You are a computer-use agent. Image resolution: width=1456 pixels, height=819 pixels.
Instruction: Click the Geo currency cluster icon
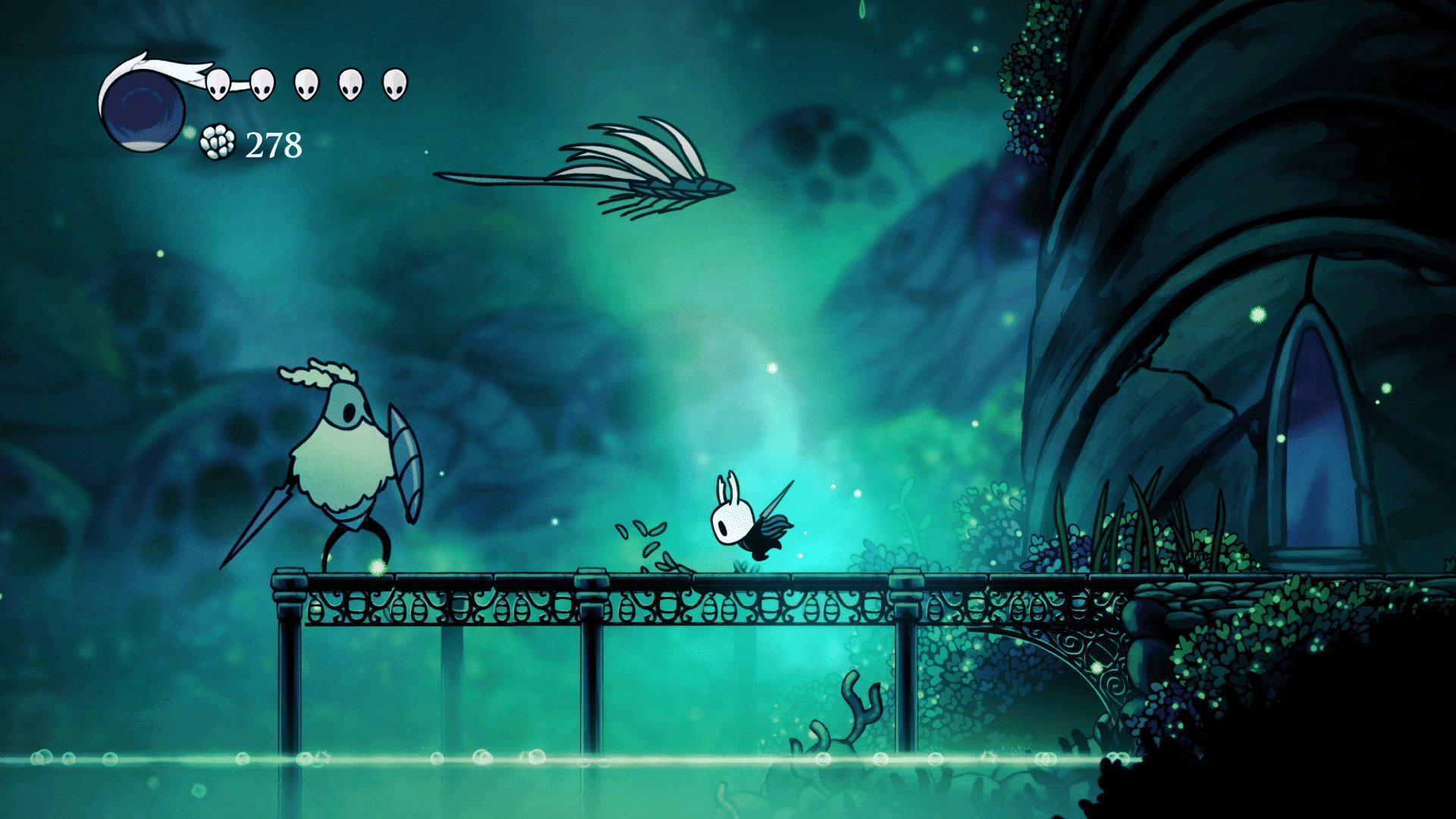pyautogui.click(x=218, y=143)
